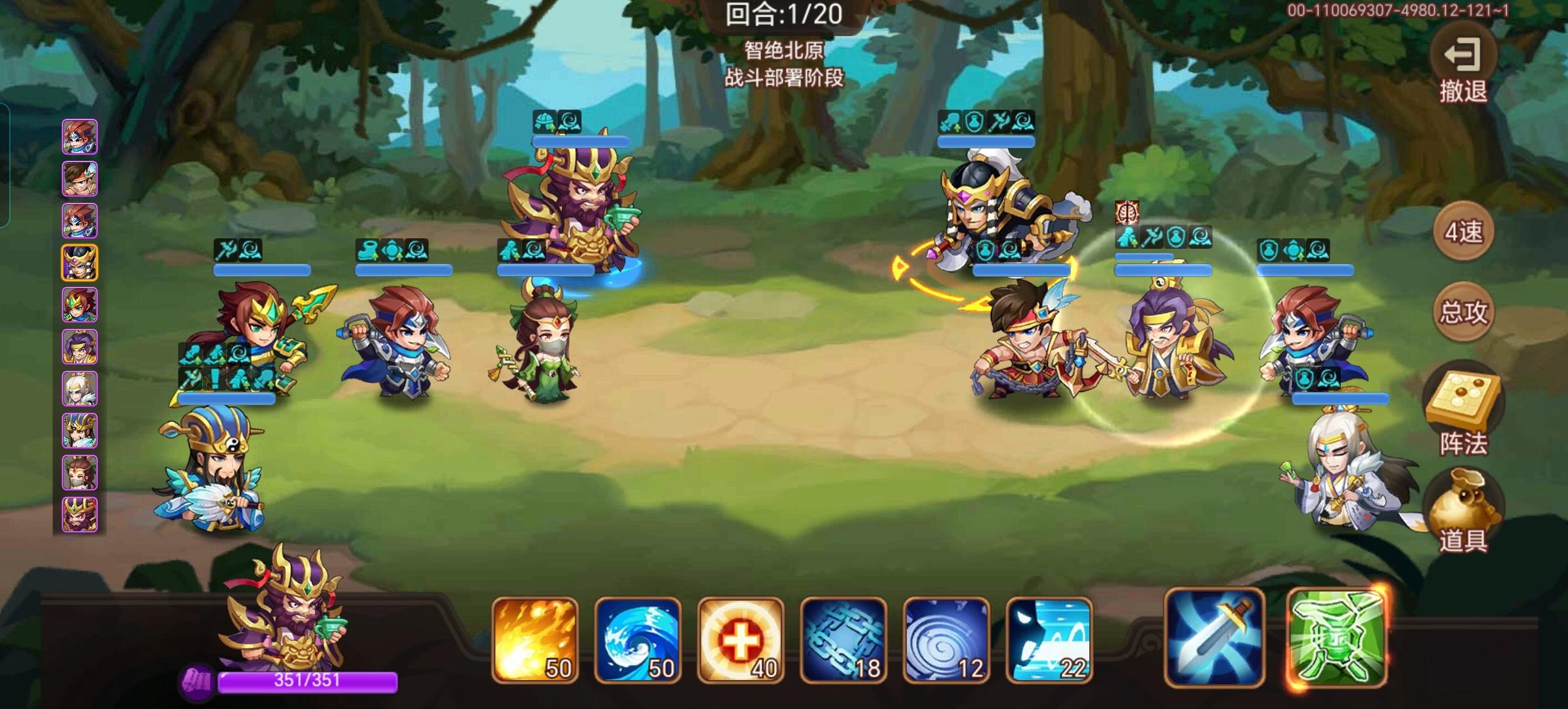The width and height of the screenshot is (1568, 709).
Task: Select the orange-highlighted hero portrait in sidebar
Action: (x=79, y=261)
